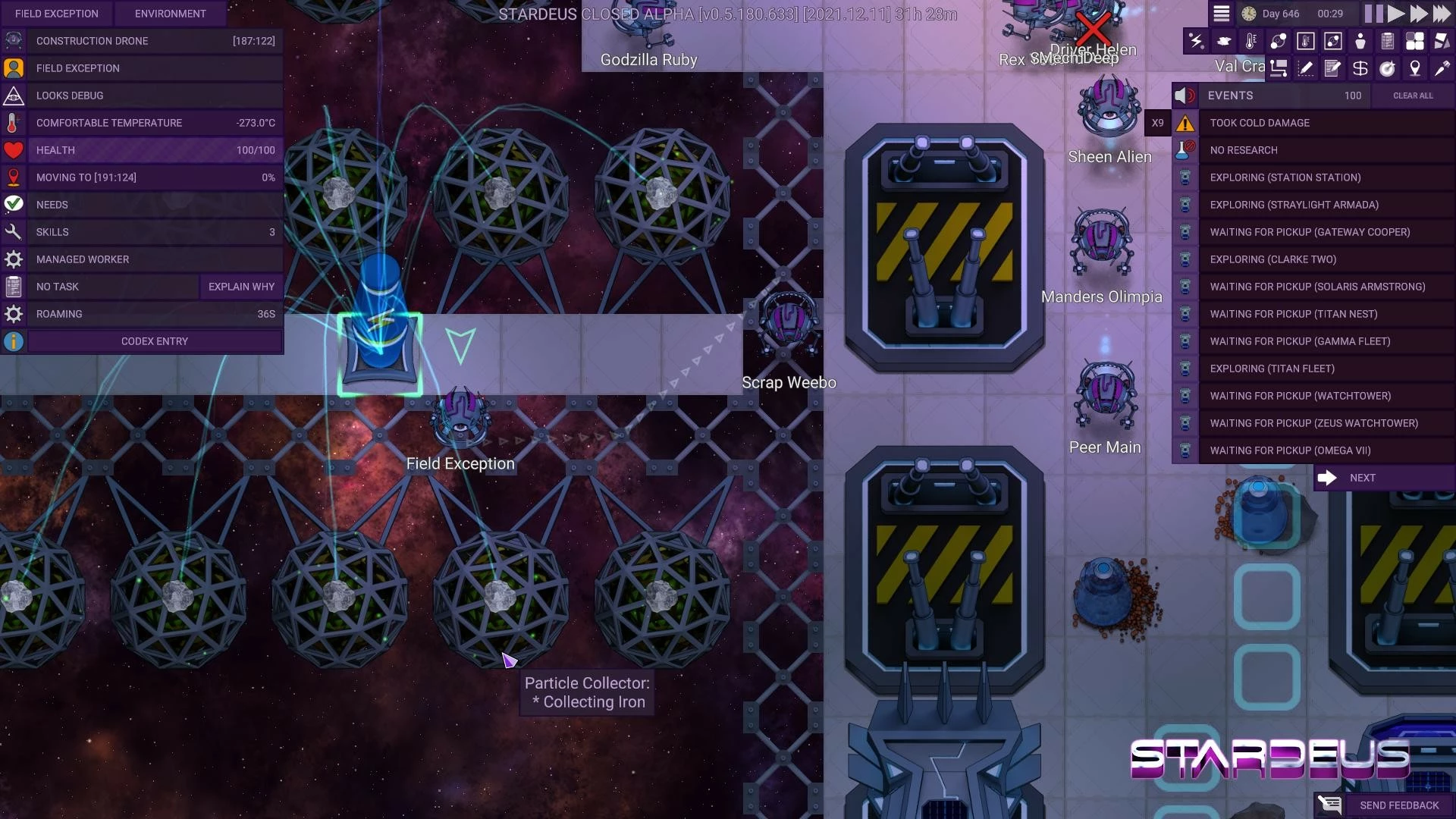Show the next events page

(1362, 478)
